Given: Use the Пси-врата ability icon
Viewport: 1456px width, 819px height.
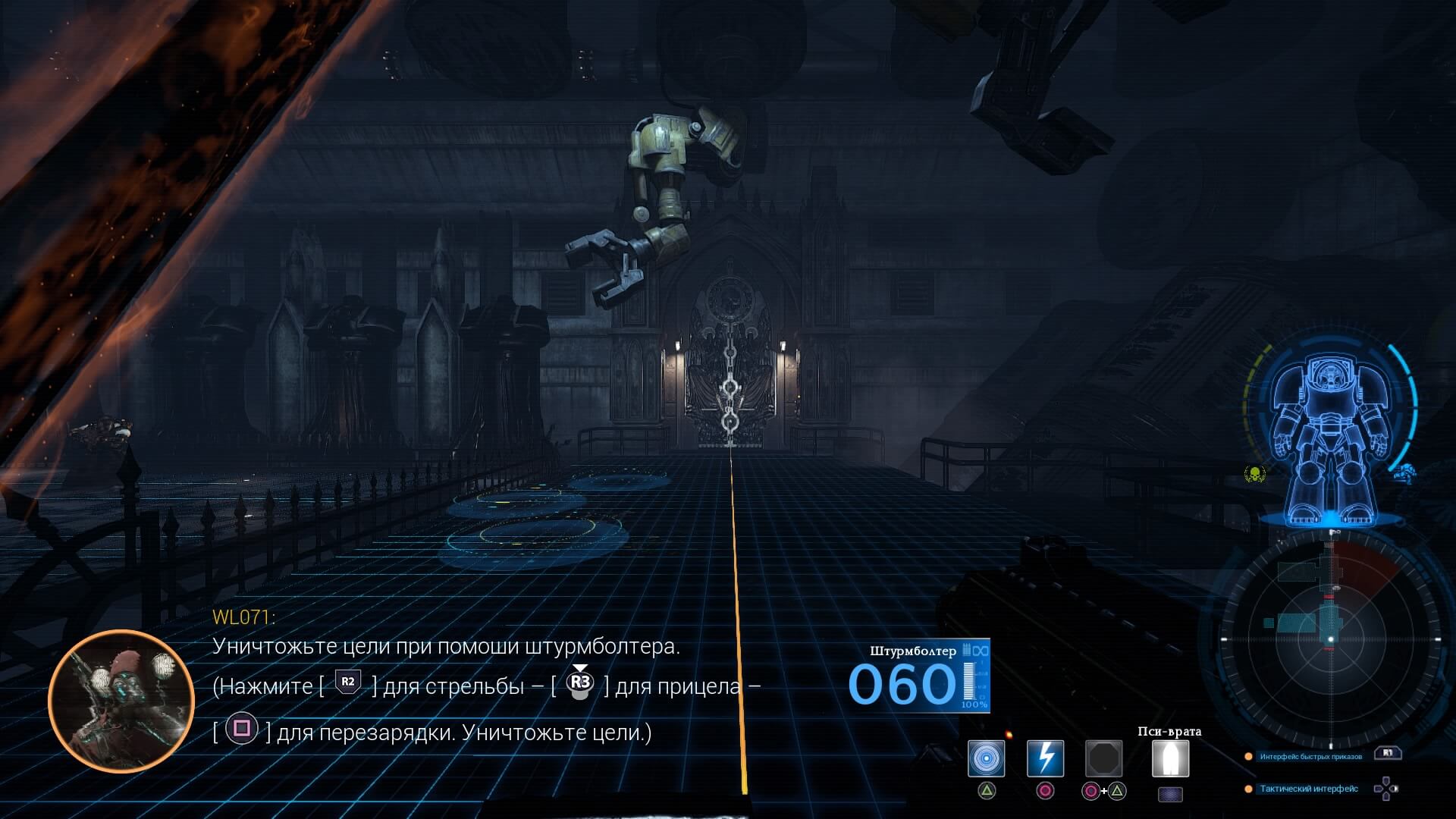Looking at the screenshot, I should point(1170,758).
